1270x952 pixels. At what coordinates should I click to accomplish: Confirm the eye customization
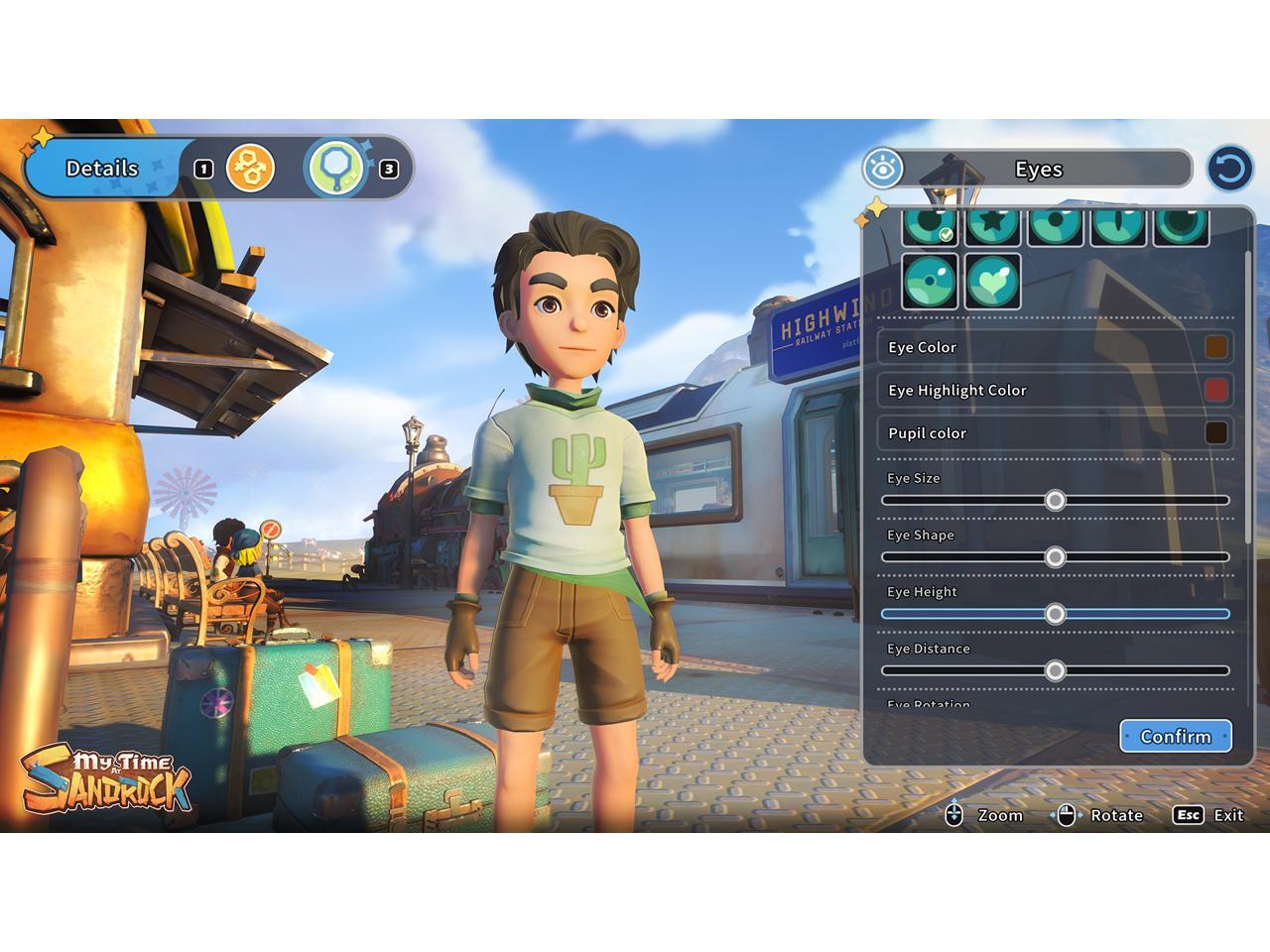coord(1176,736)
